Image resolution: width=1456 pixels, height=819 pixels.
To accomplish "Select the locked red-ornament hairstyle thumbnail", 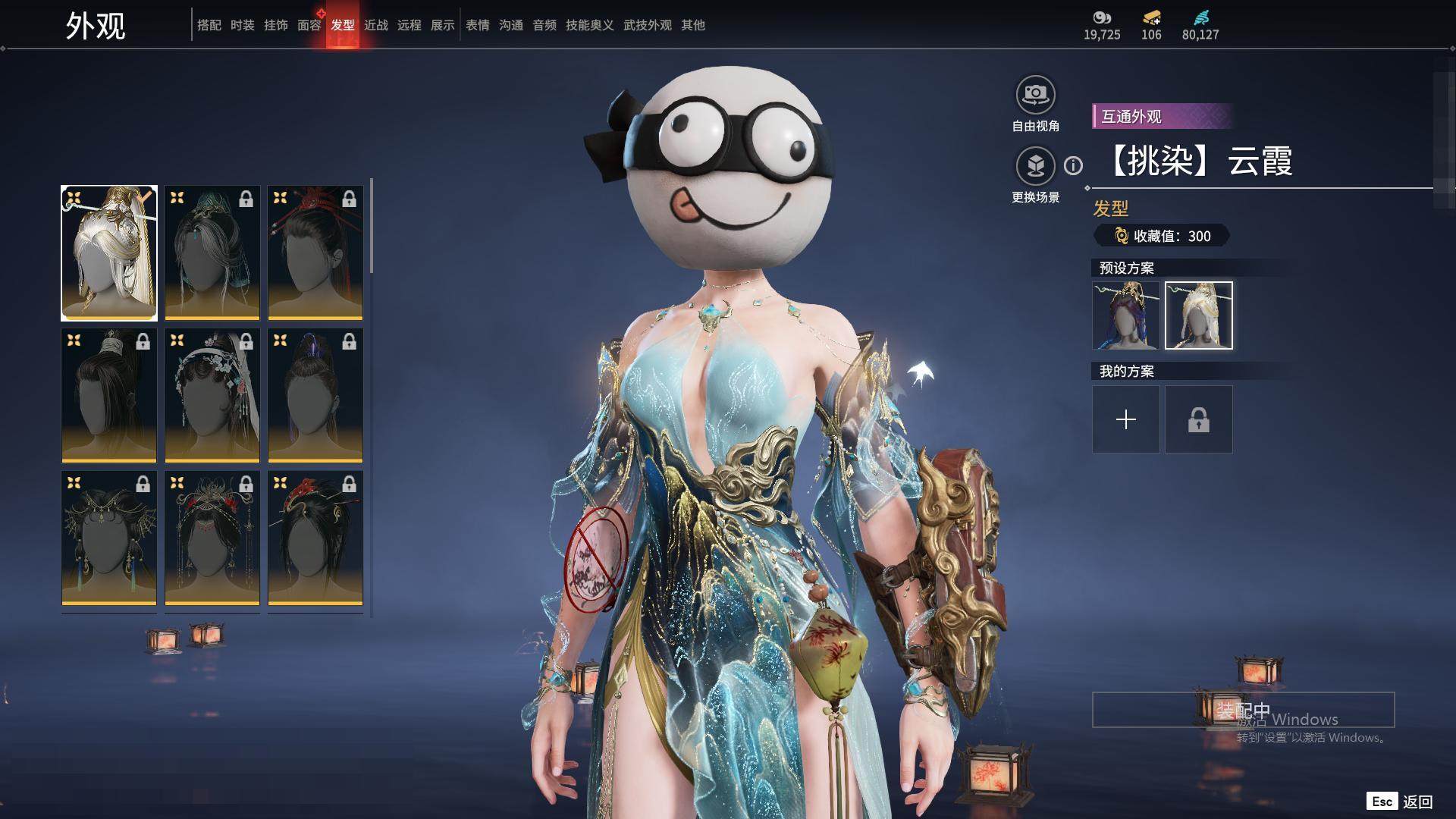I will pyautogui.click(x=315, y=253).
